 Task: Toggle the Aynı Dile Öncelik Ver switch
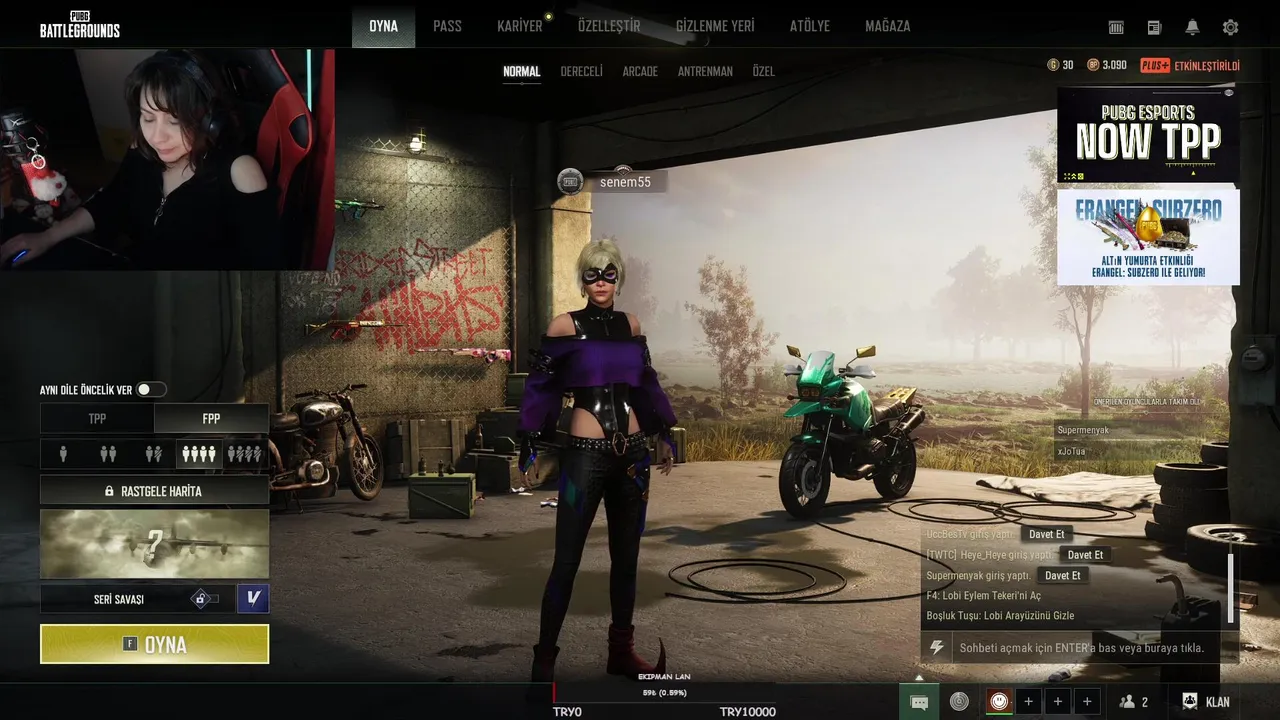151,389
